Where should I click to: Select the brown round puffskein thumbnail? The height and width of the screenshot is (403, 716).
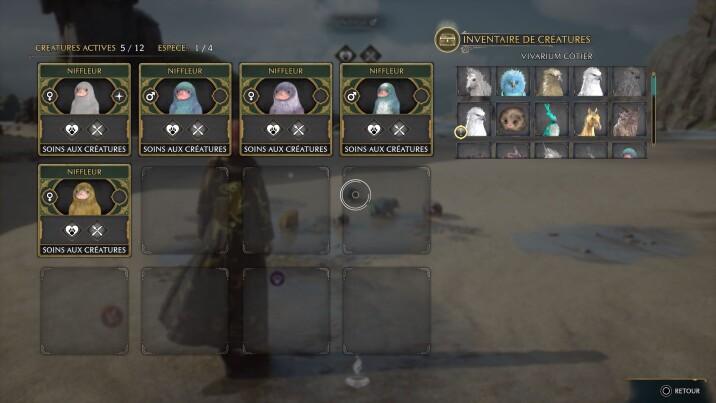tap(513, 121)
